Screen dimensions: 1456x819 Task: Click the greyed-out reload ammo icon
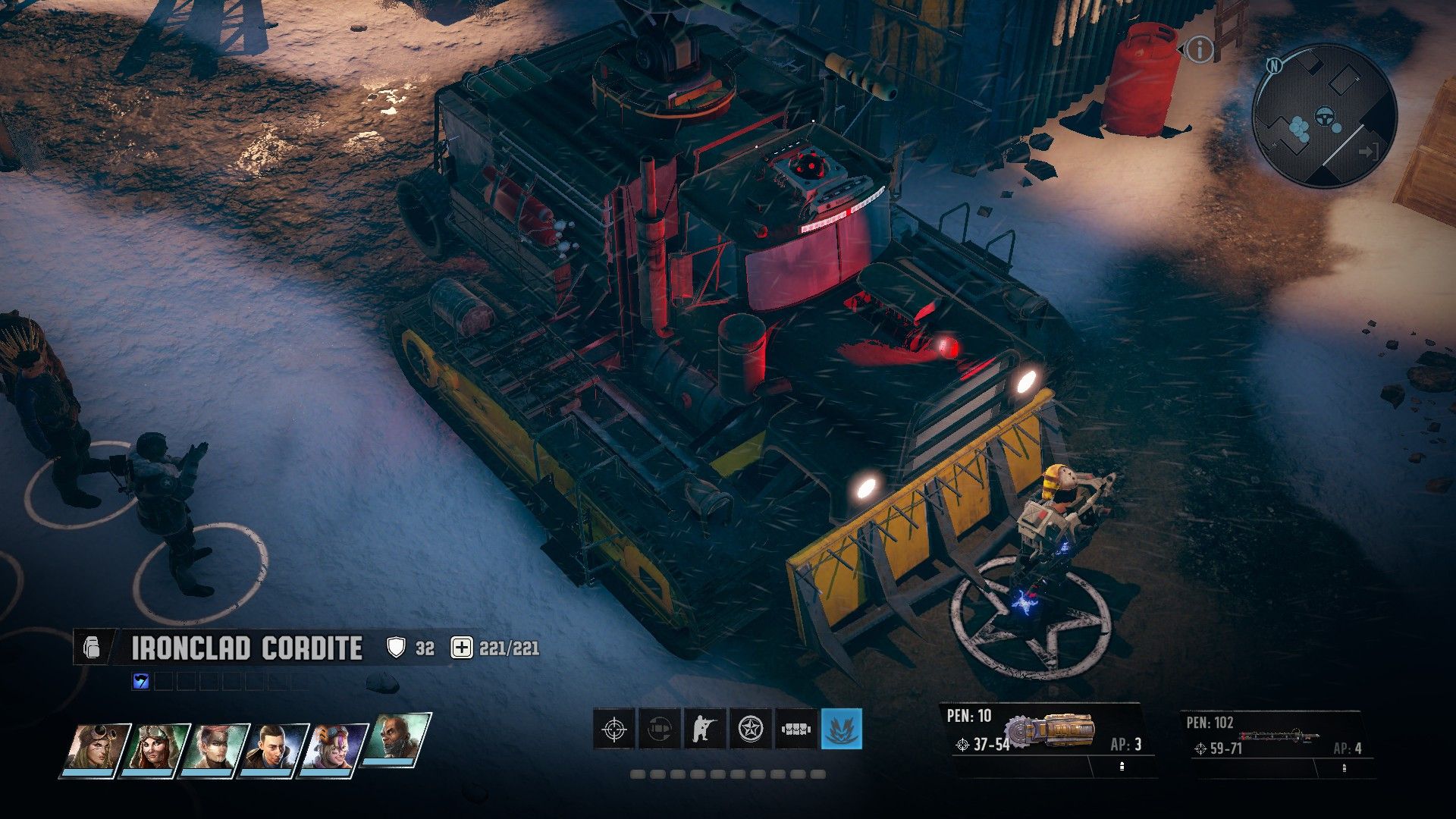(659, 729)
